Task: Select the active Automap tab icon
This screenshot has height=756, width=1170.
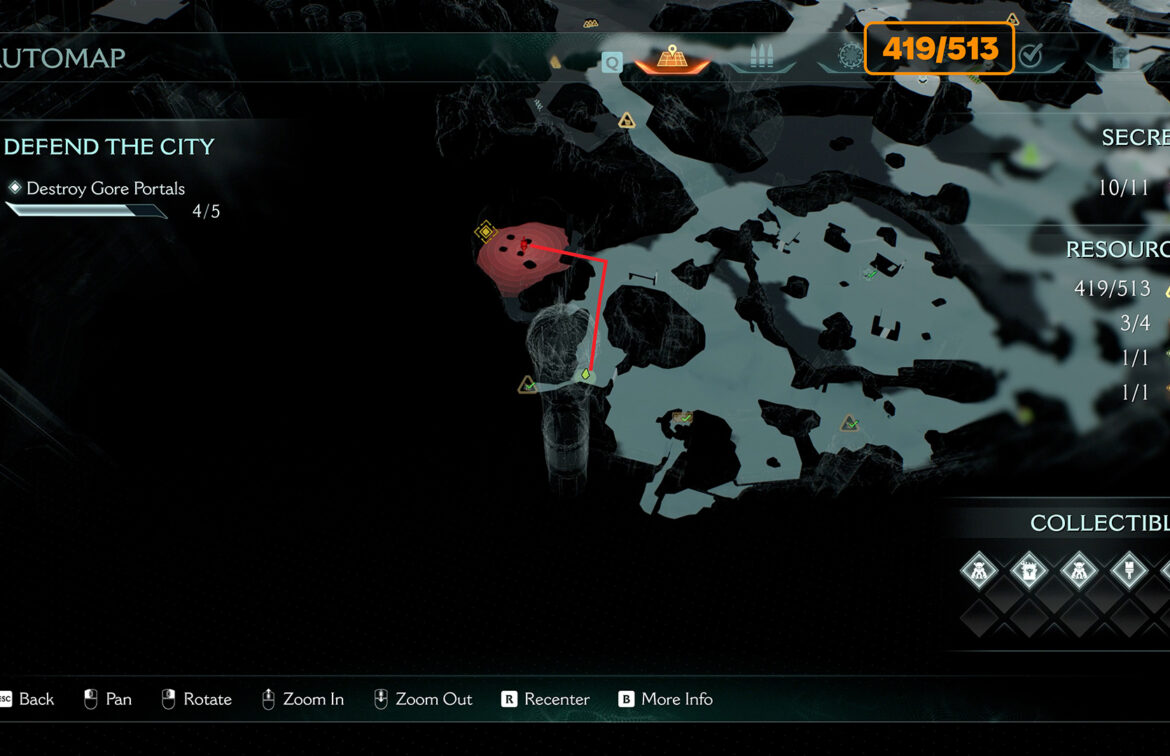Action: [671, 58]
